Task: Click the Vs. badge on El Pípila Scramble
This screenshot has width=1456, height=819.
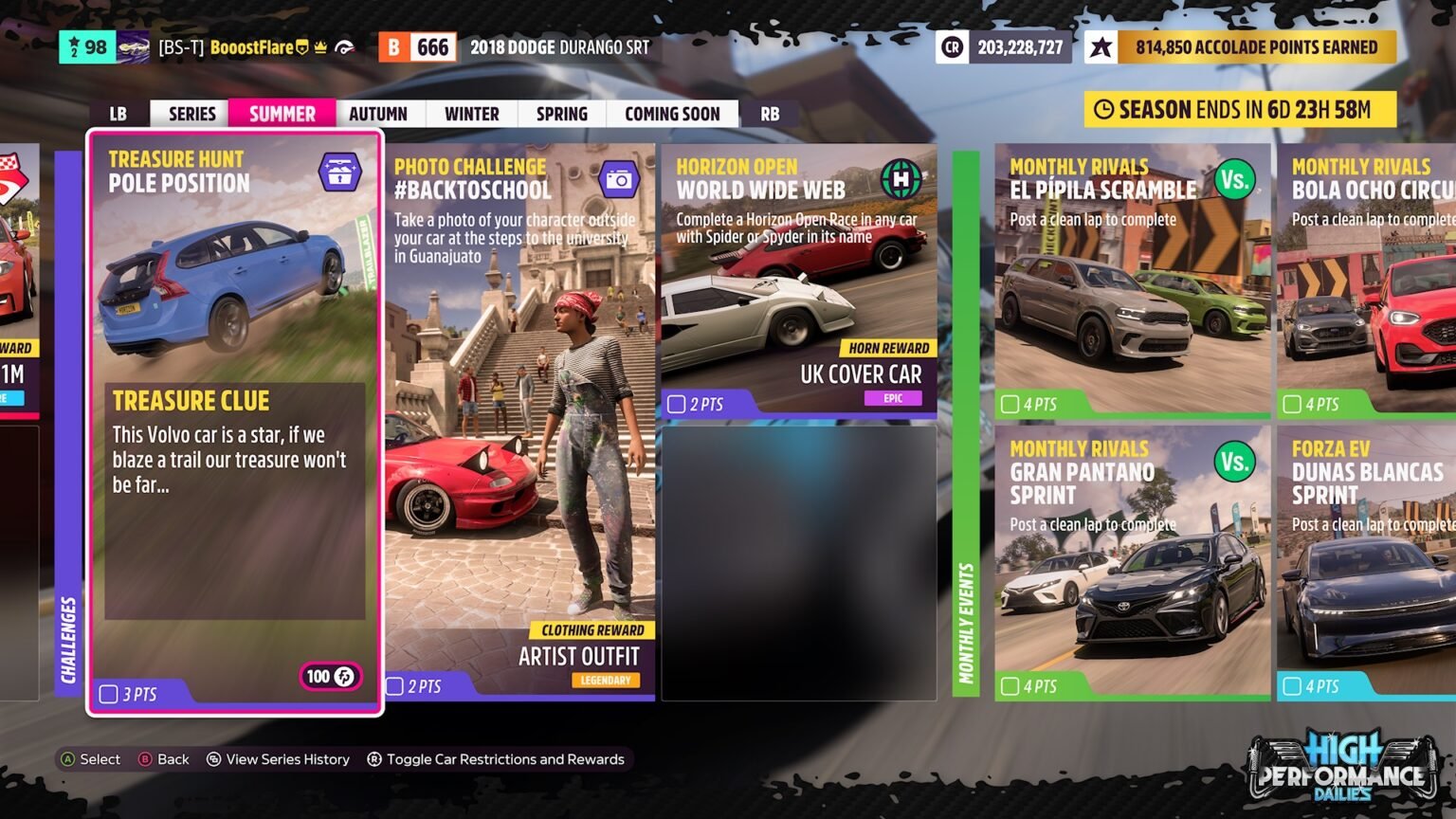Action: point(1234,178)
